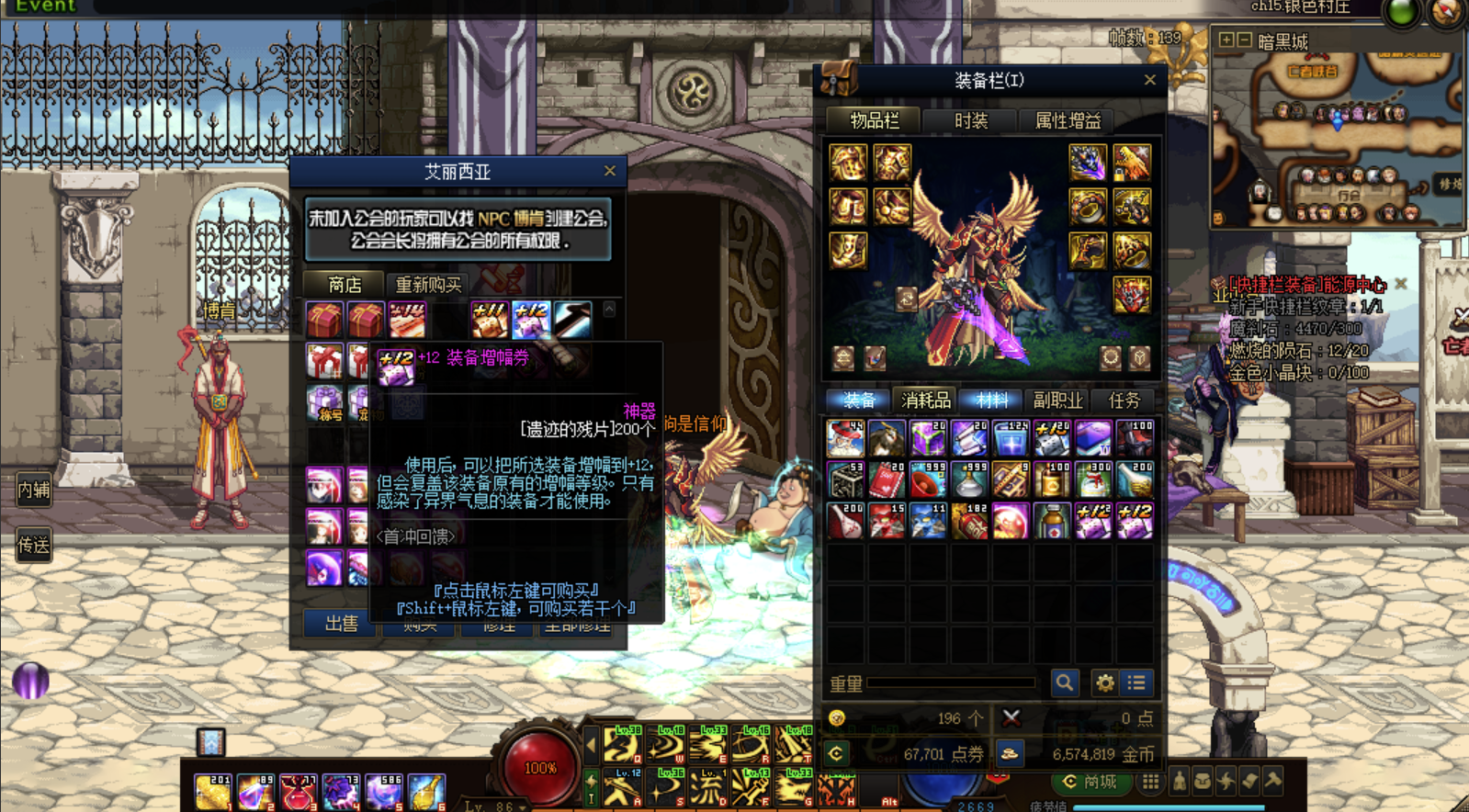The width and height of the screenshot is (1469, 812).
Task: Open the 材料 materials category
Action: point(992,400)
